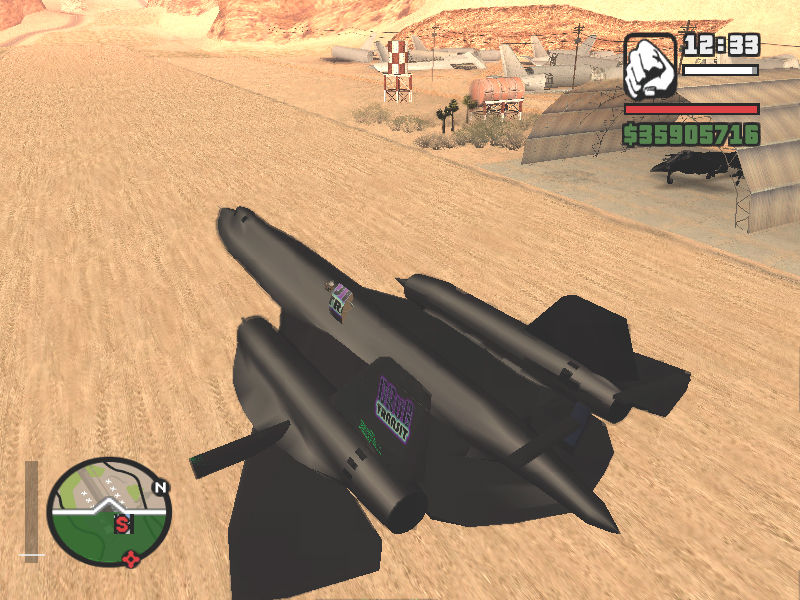This screenshot has width=800, height=600.
Task: Select the red S blip on the radar
Action: click(122, 522)
